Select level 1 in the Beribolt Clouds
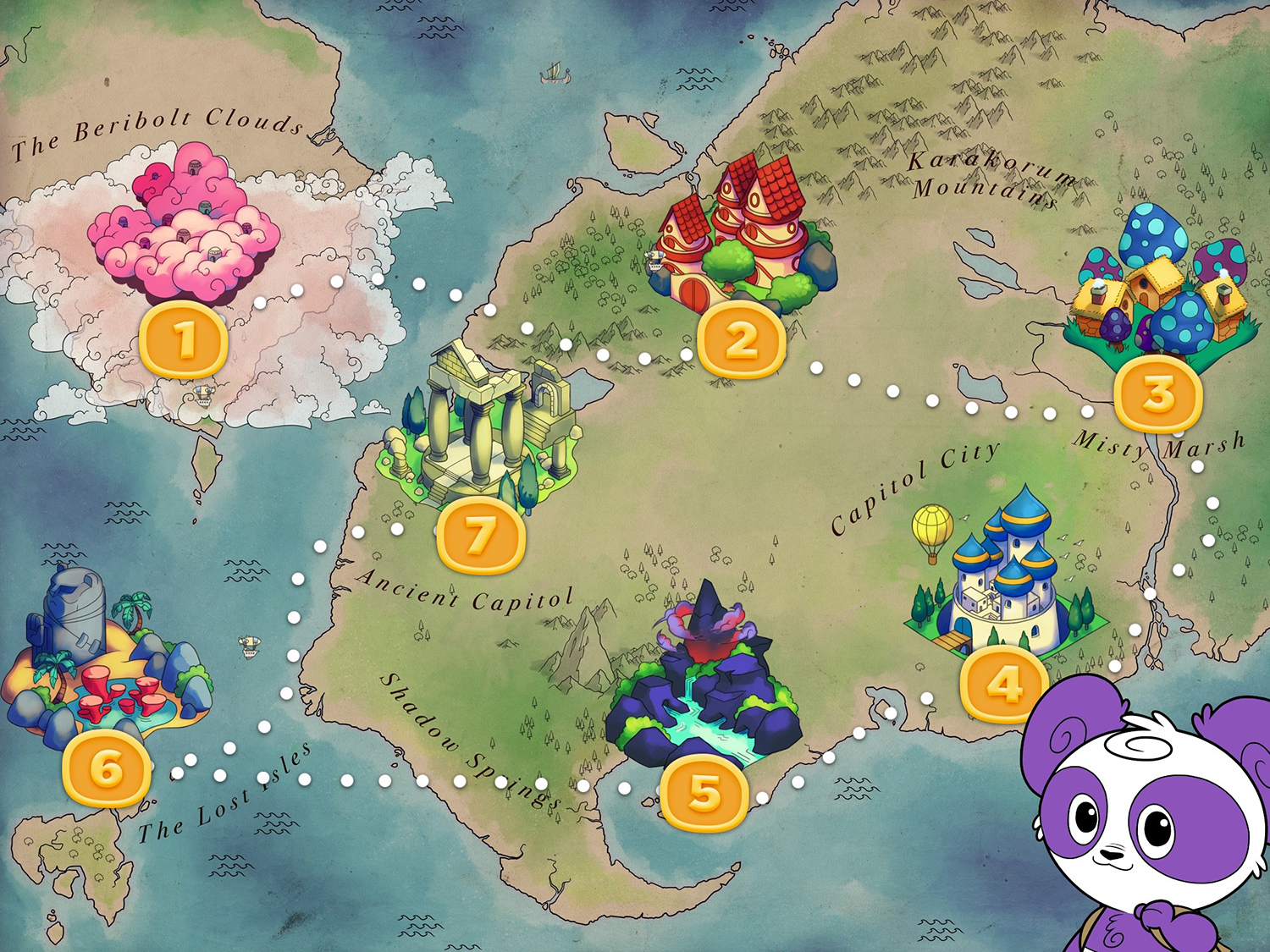 click(185, 339)
